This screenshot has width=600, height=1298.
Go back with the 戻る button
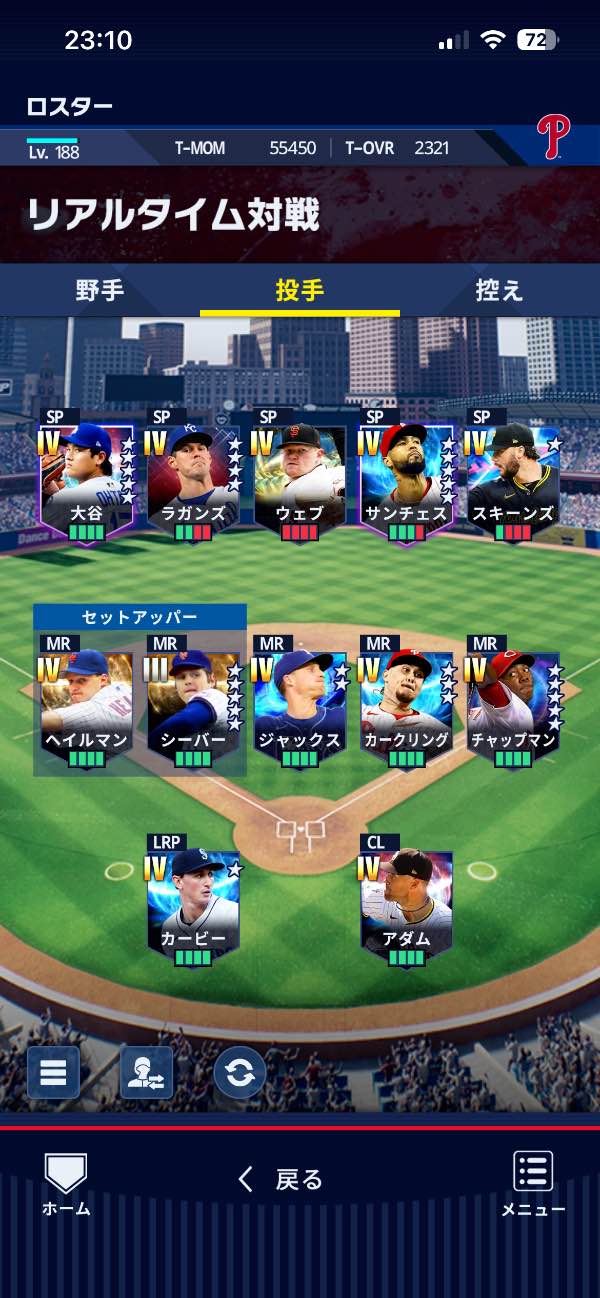click(x=282, y=1180)
